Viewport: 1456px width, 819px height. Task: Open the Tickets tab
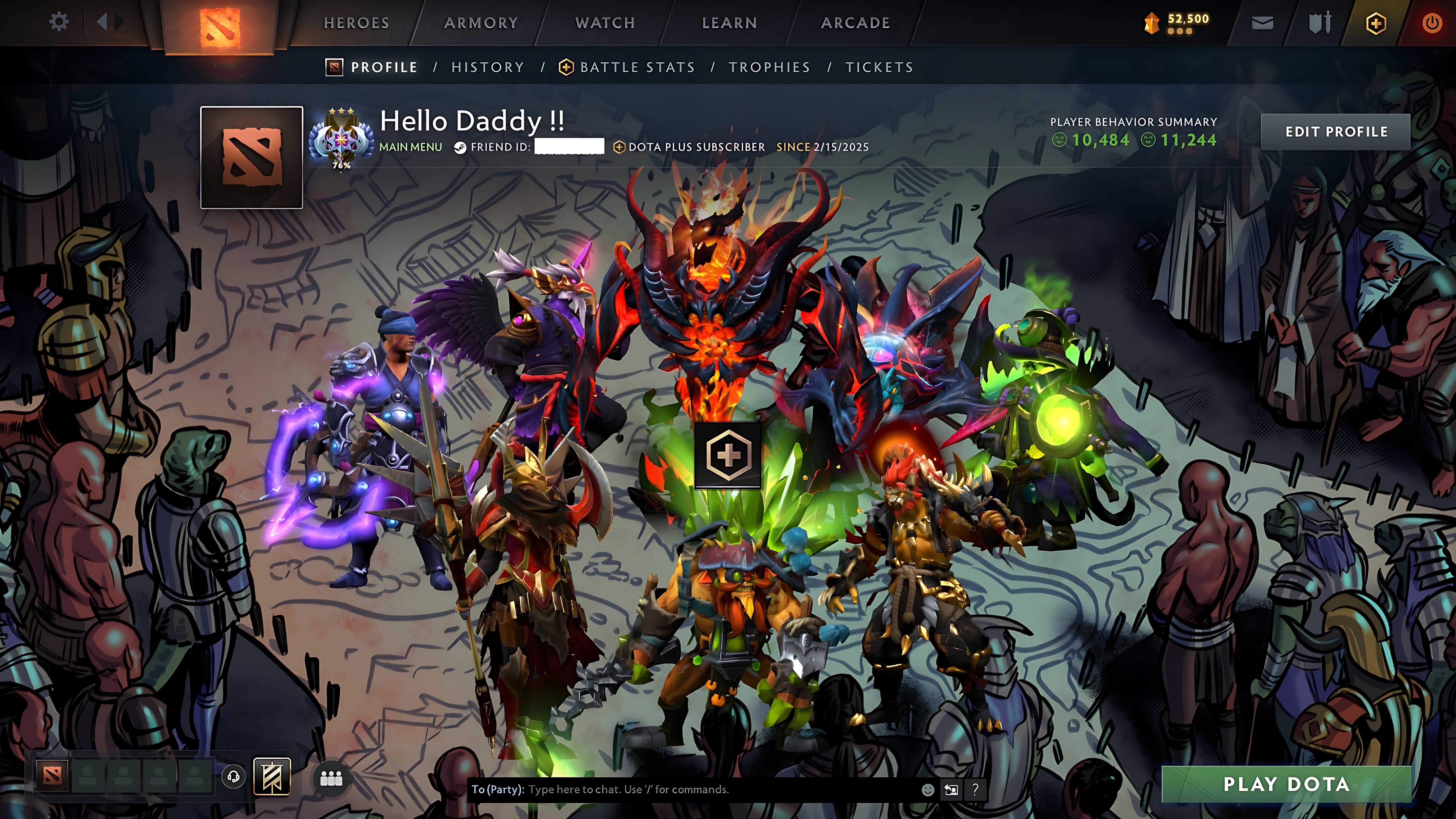(x=879, y=67)
